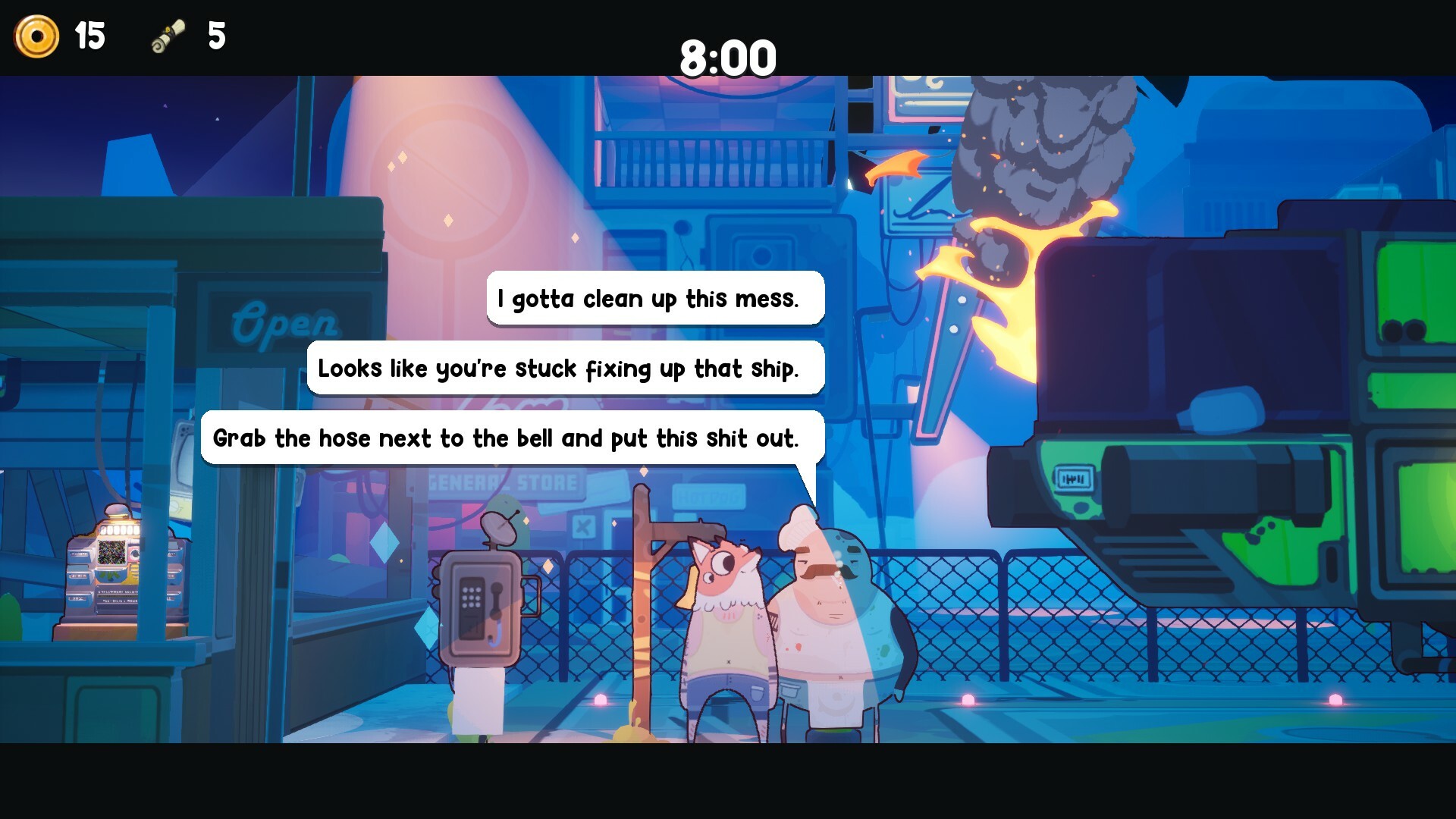Advance the hose and bell dialogue line
Screen dimensions: 1456x819
point(507,438)
